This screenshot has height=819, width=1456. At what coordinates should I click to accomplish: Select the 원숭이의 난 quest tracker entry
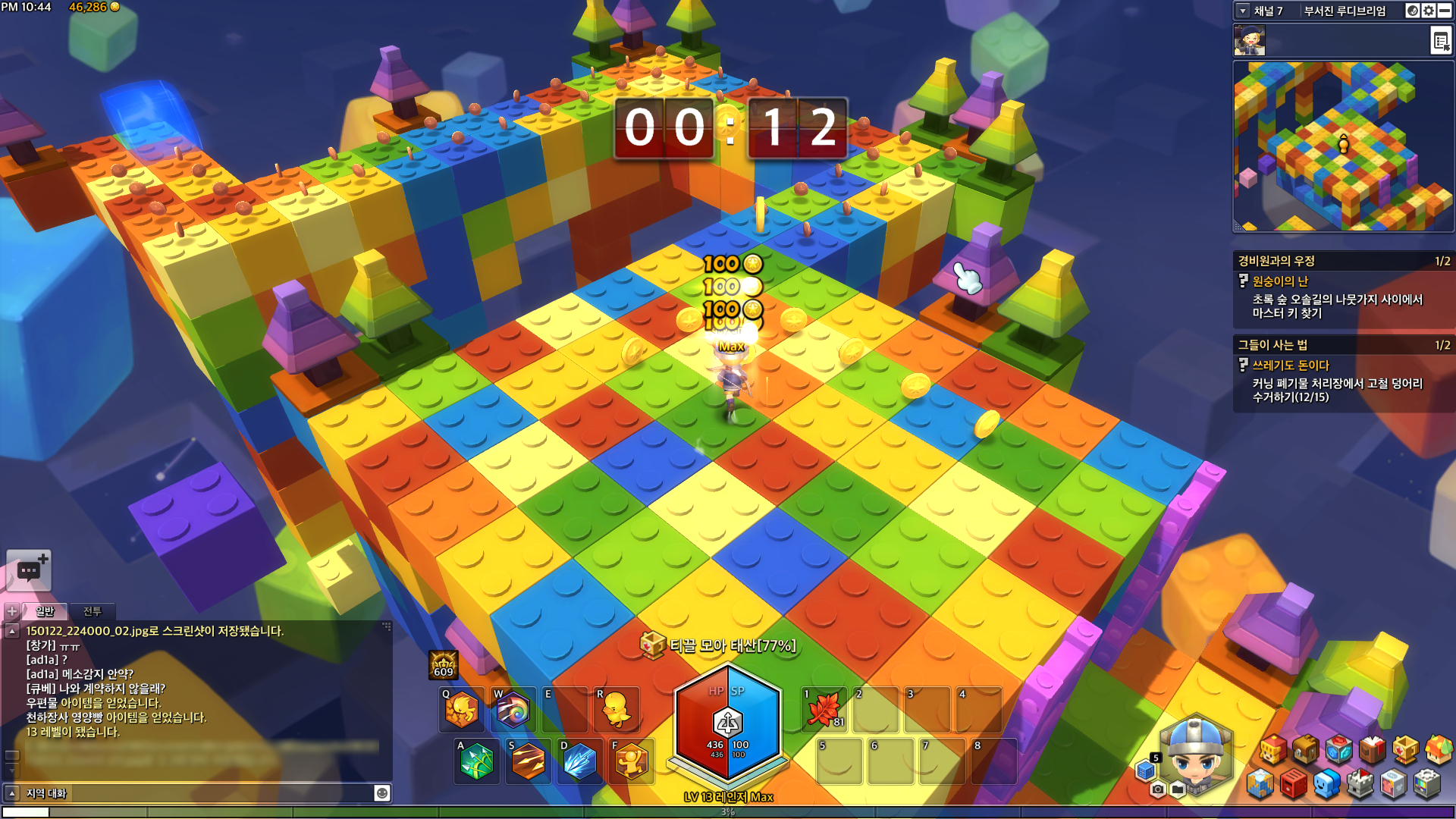click(1280, 281)
